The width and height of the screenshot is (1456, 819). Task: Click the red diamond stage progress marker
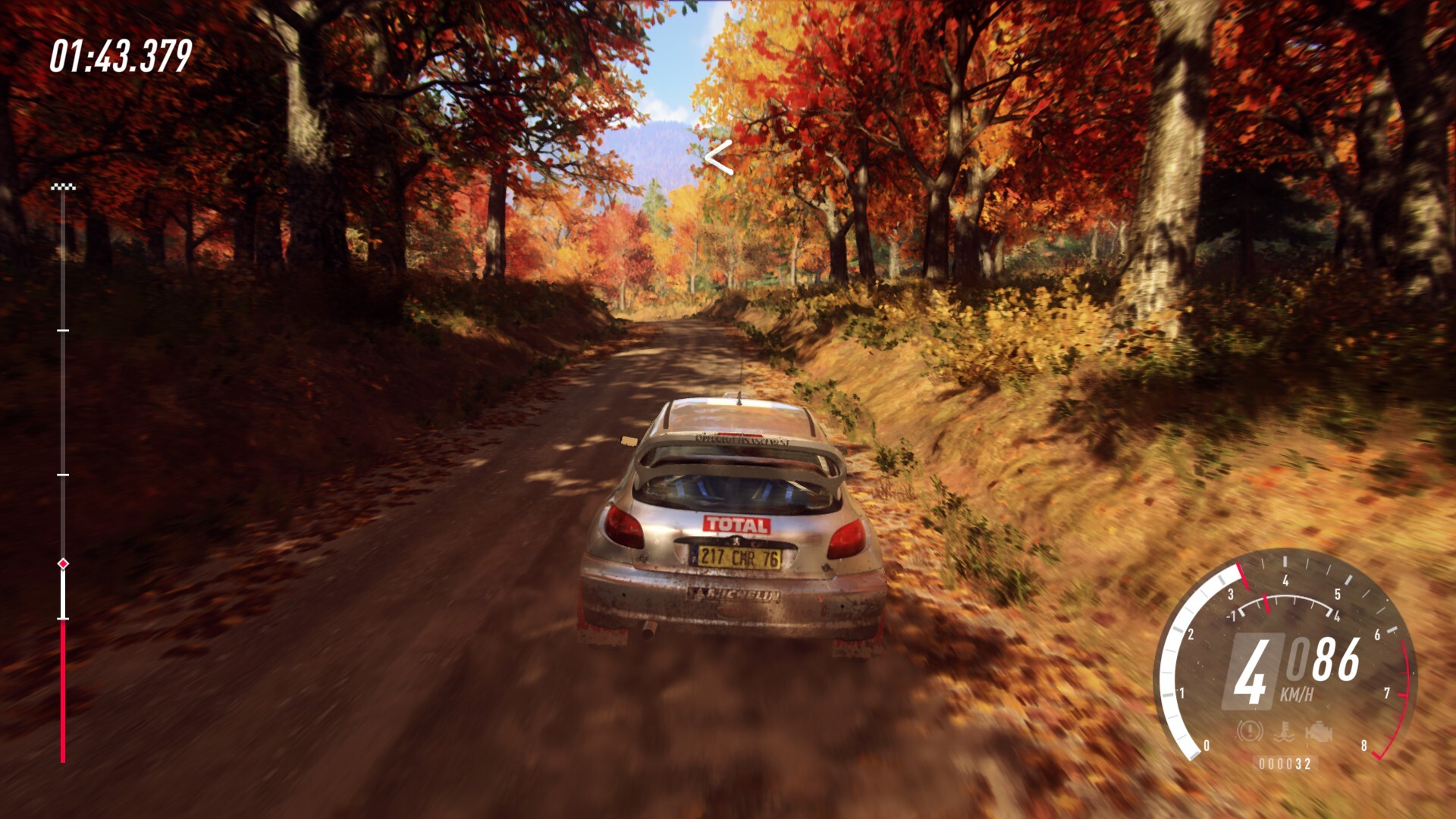tap(63, 563)
